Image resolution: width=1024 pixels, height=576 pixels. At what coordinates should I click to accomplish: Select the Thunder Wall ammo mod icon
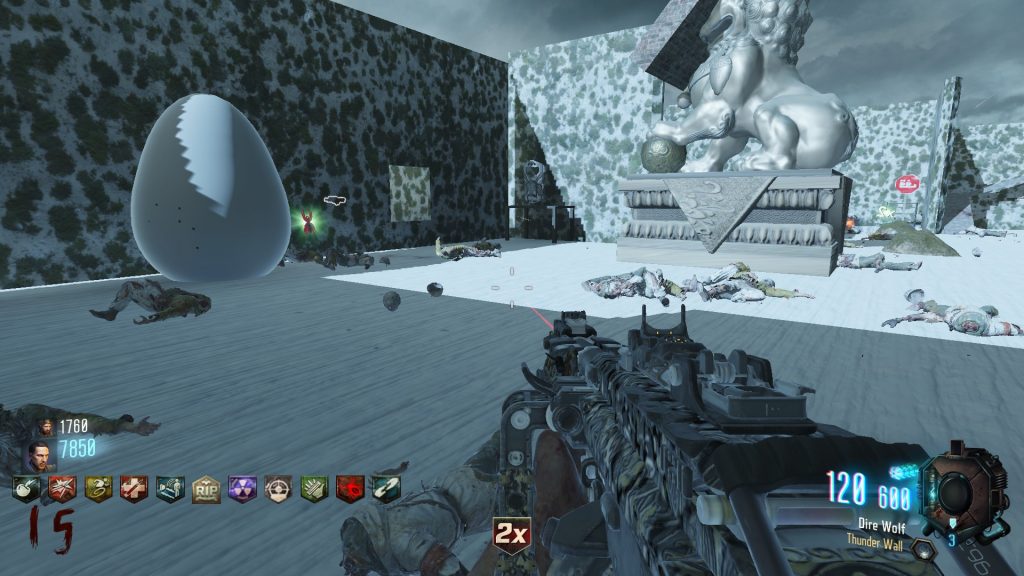point(924,549)
